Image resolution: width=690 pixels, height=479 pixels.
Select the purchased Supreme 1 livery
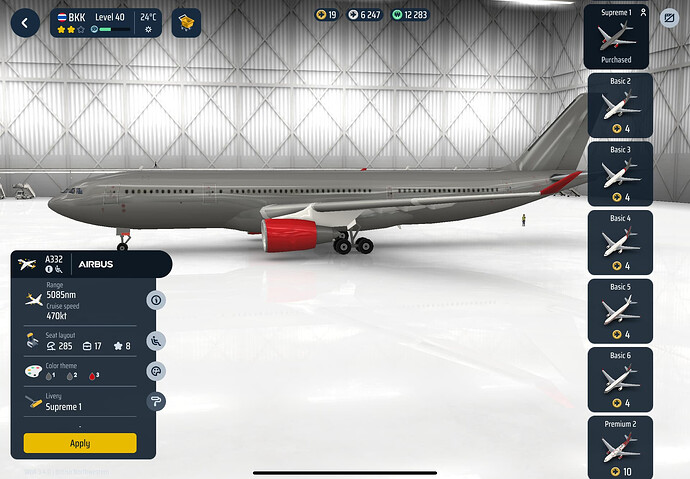coord(616,36)
